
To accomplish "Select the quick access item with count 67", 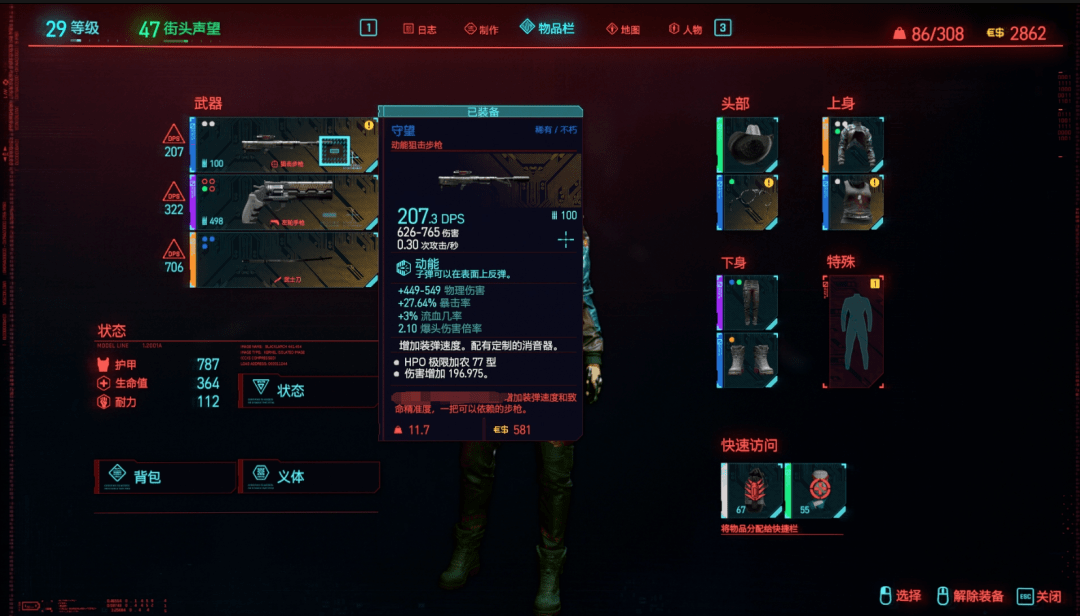I will [751, 491].
